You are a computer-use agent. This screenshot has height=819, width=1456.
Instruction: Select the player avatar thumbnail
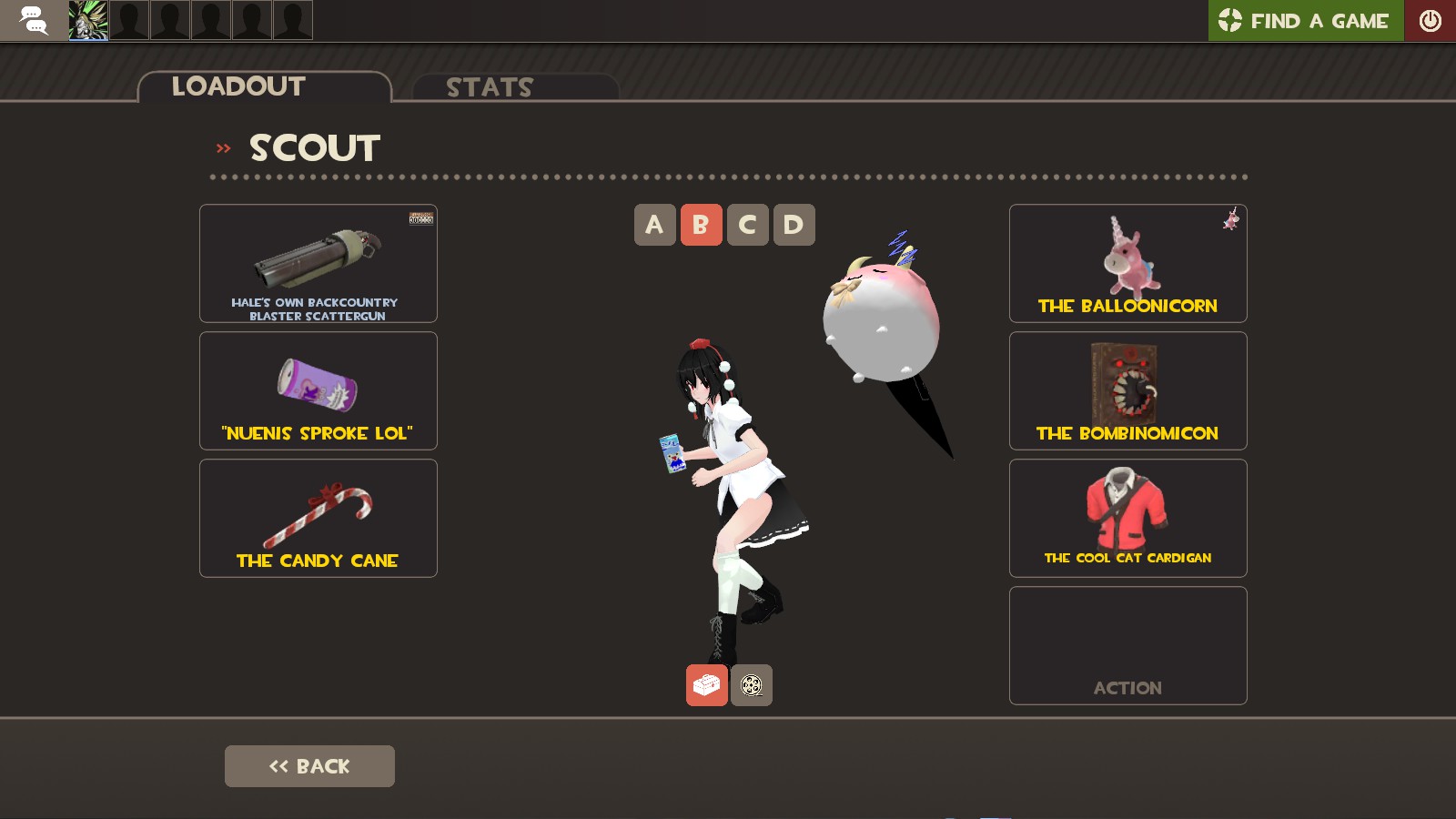[88, 20]
